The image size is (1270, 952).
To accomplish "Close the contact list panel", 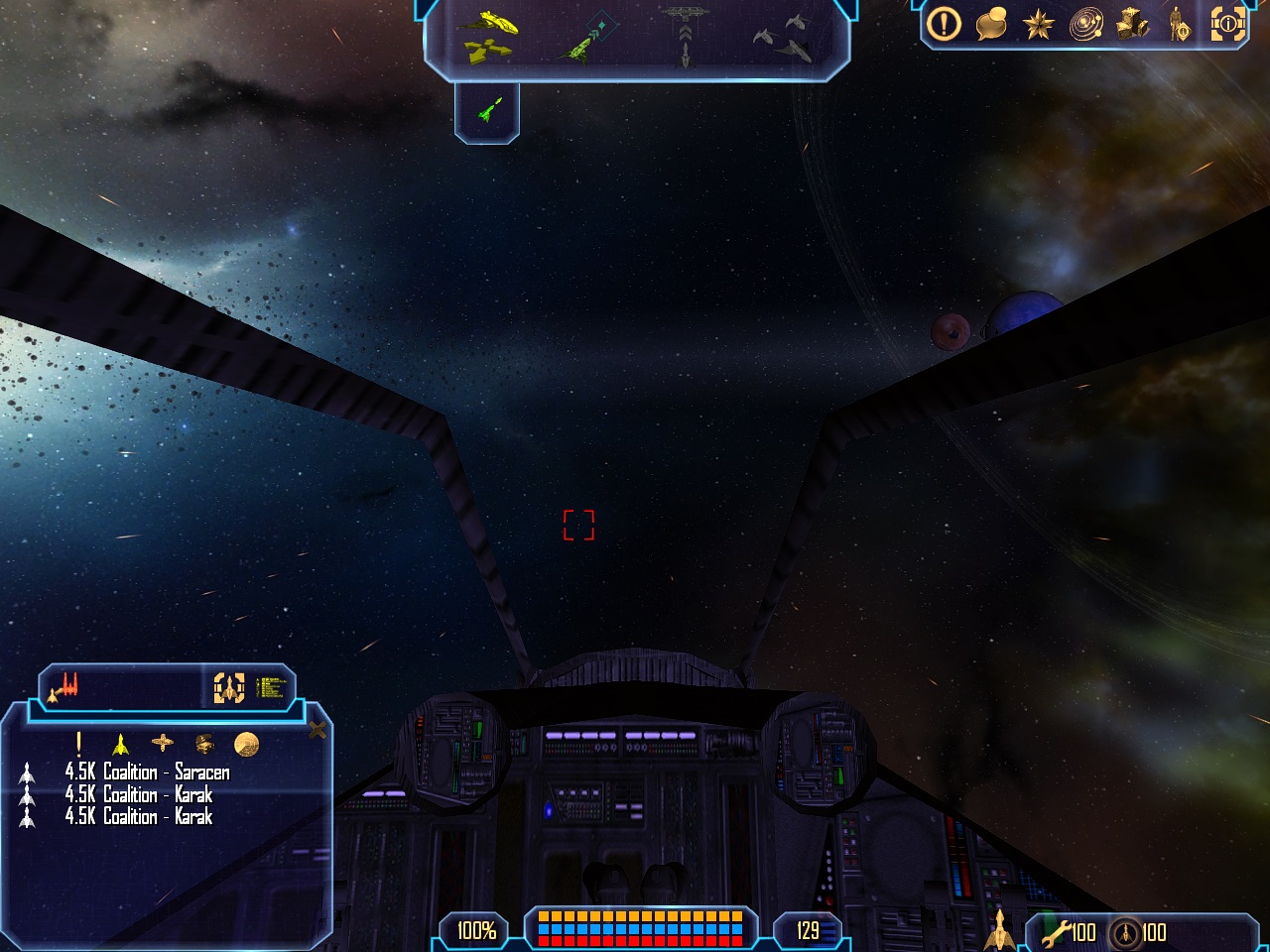I will [x=317, y=731].
